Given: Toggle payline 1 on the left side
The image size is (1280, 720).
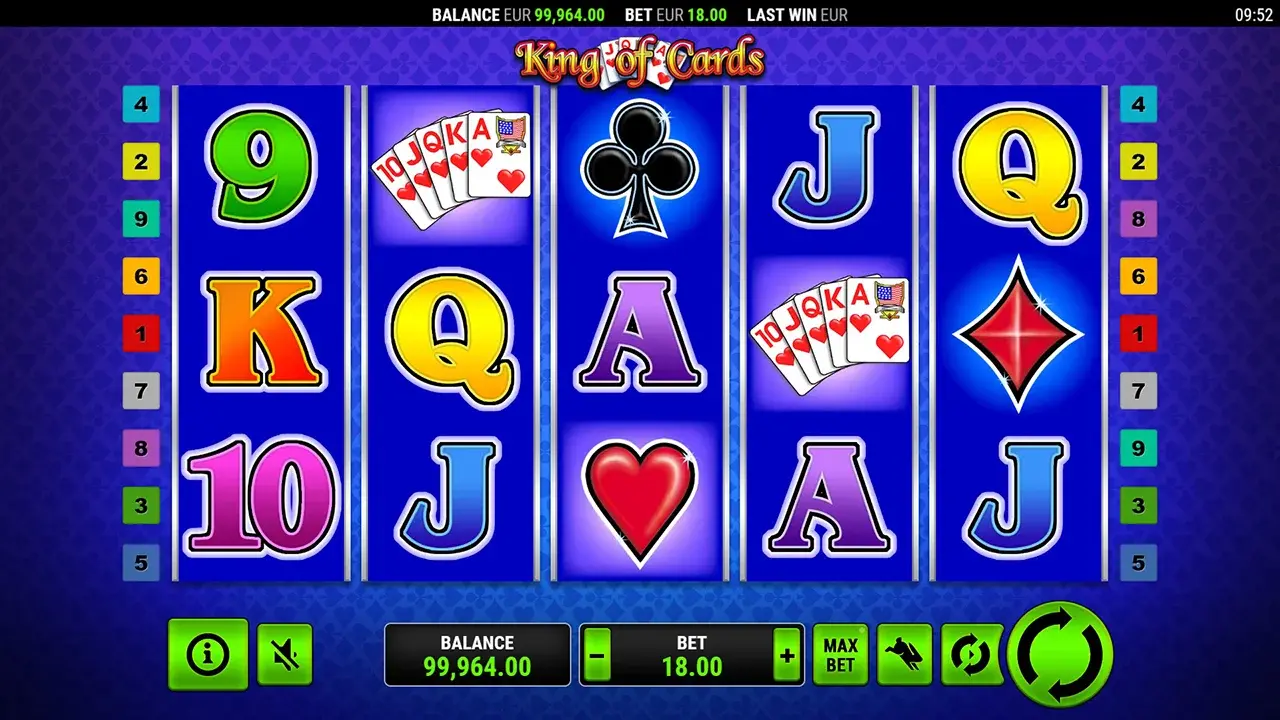Looking at the screenshot, I should tap(140, 333).
